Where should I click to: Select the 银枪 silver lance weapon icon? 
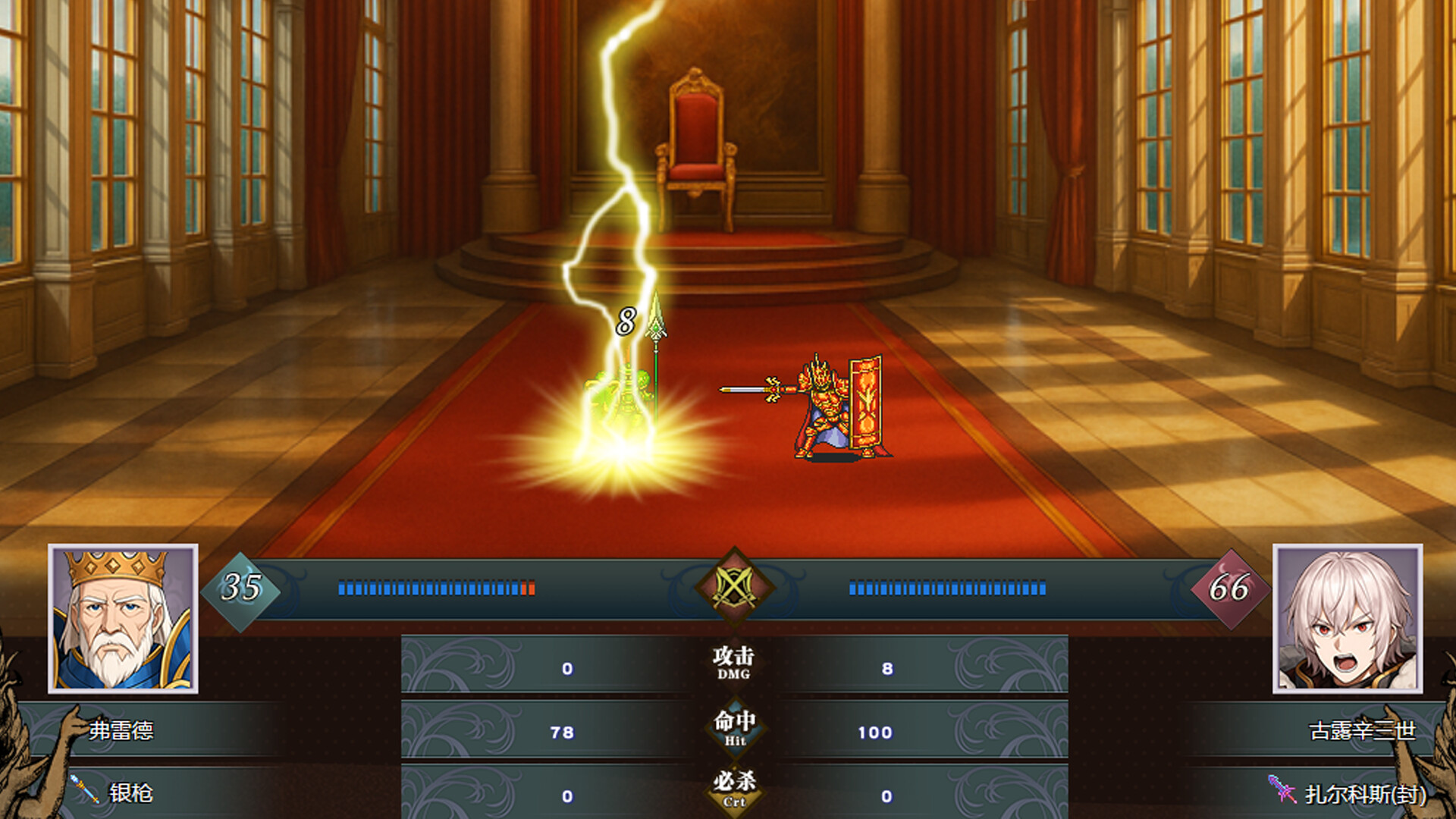pos(84,789)
